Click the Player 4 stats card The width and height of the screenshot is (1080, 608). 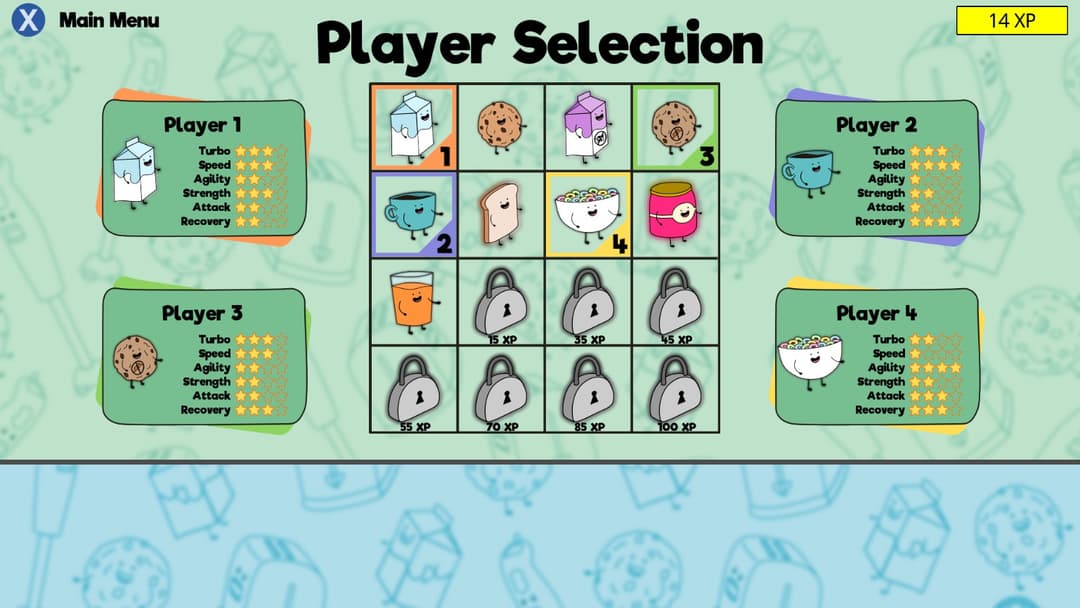[876, 356]
